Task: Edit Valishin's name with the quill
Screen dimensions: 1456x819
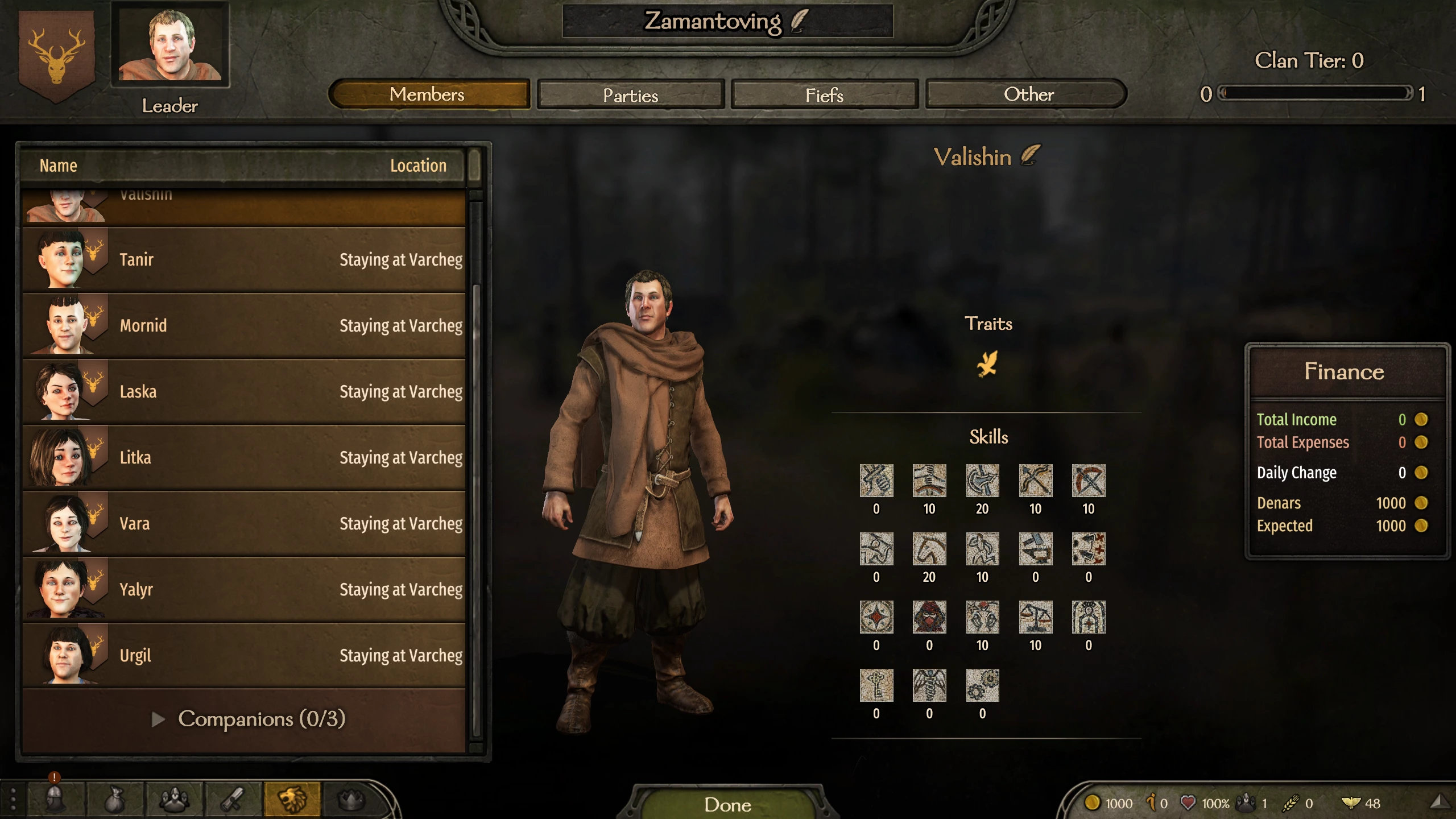Action: coord(1031,156)
